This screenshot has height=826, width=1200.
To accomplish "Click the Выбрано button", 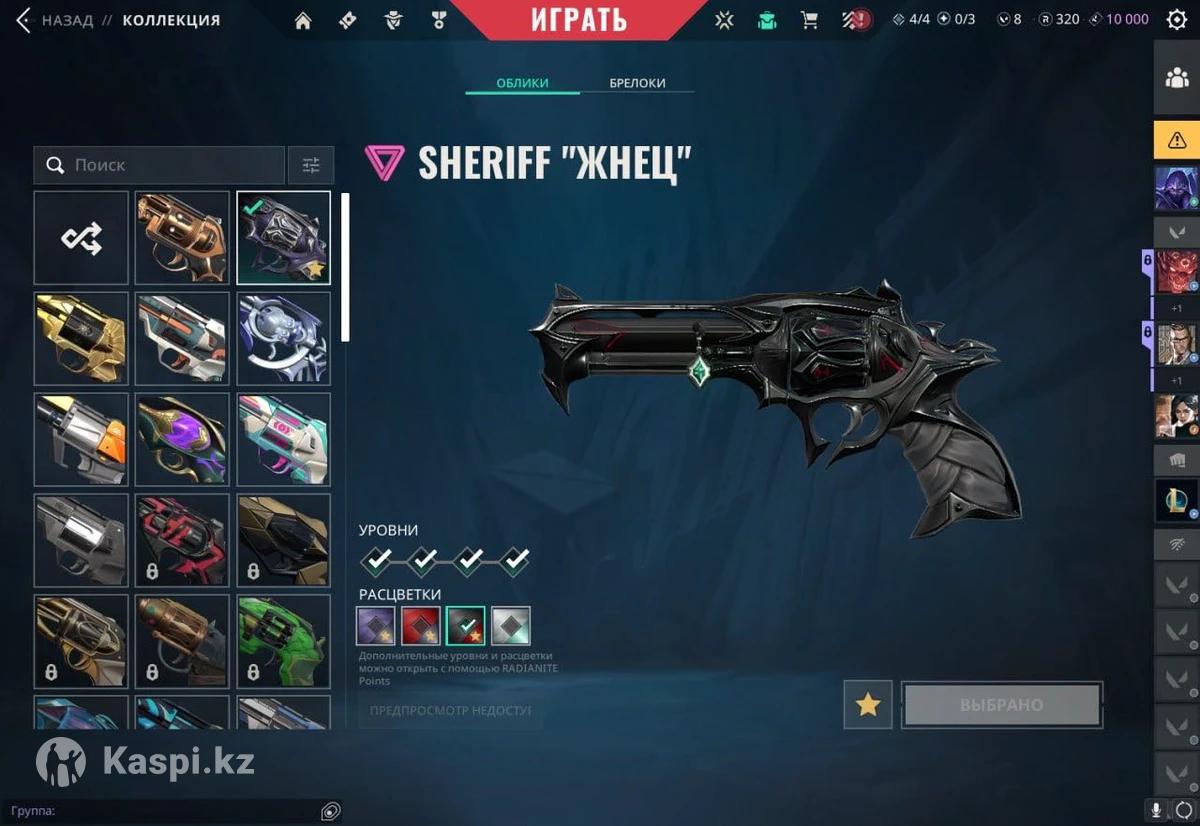I will click(x=1002, y=705).
